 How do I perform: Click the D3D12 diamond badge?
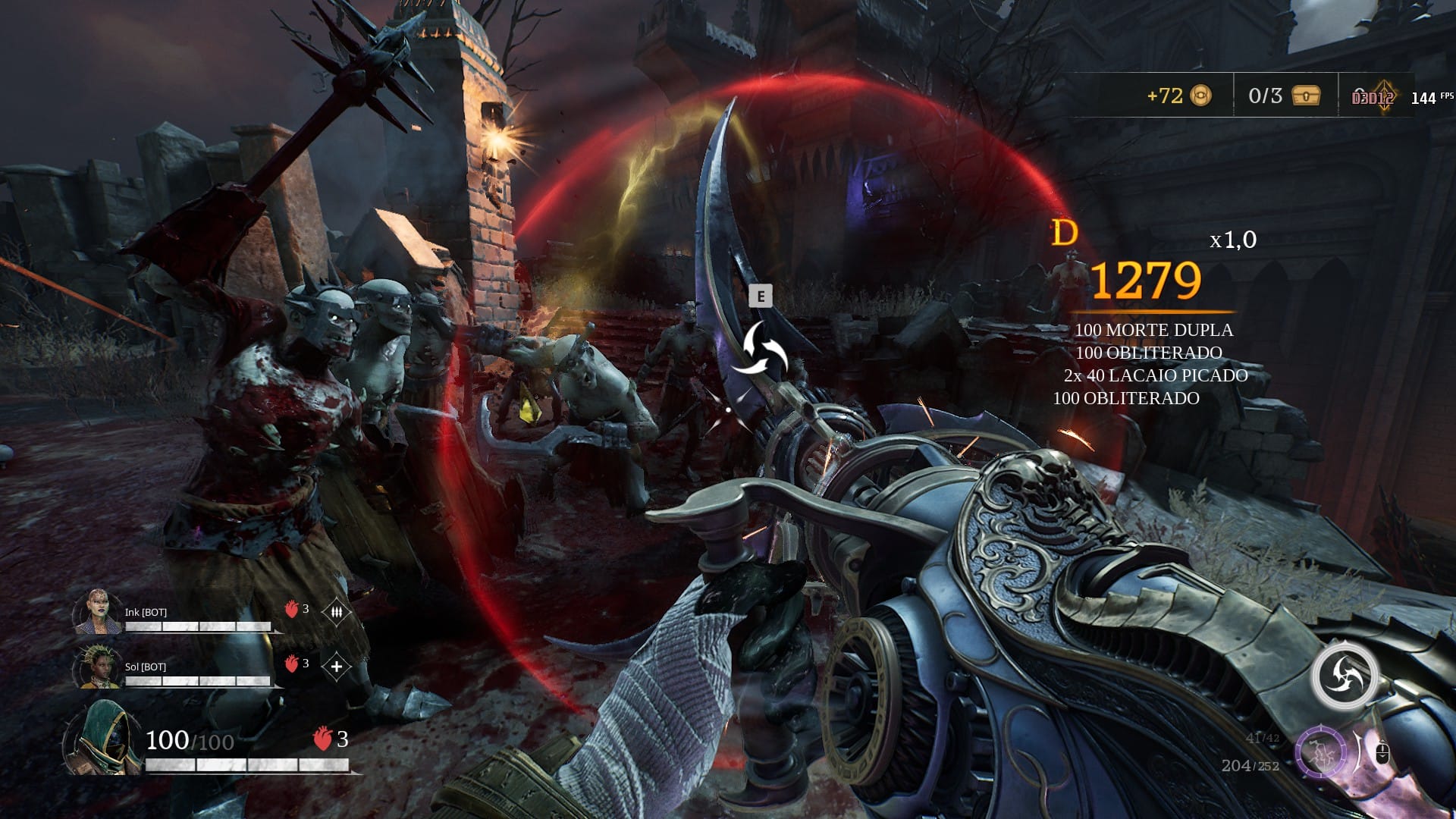(1374, 97)
